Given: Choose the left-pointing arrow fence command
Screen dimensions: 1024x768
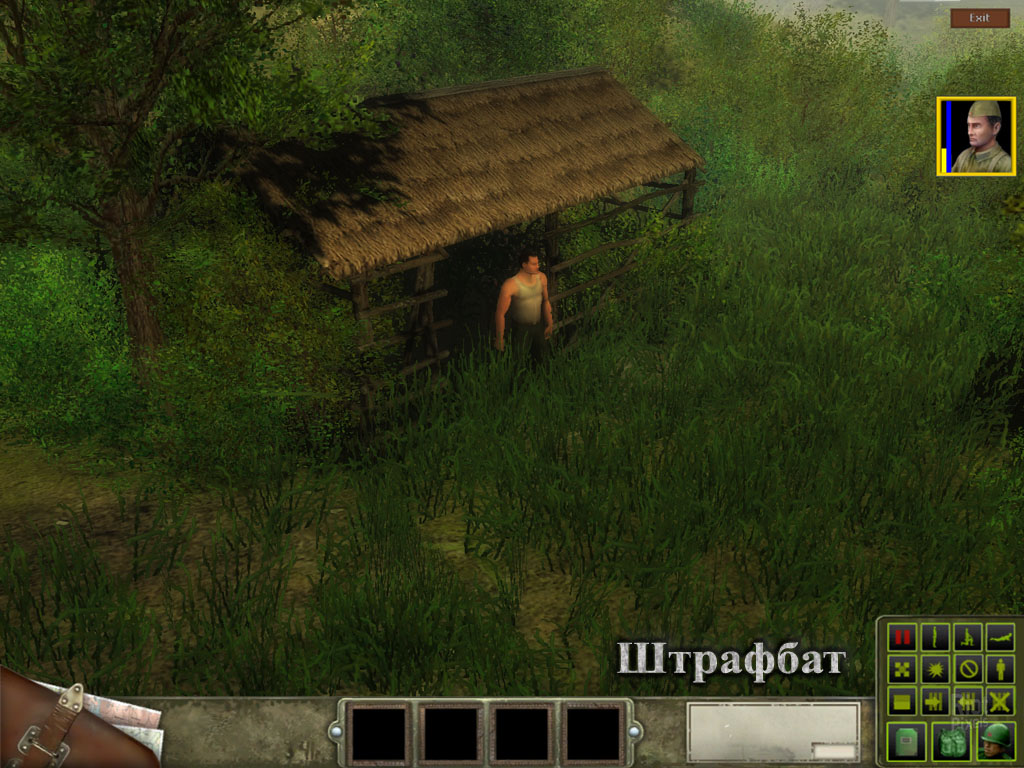Looking at the screenshot, I should [x=967, y=701].
